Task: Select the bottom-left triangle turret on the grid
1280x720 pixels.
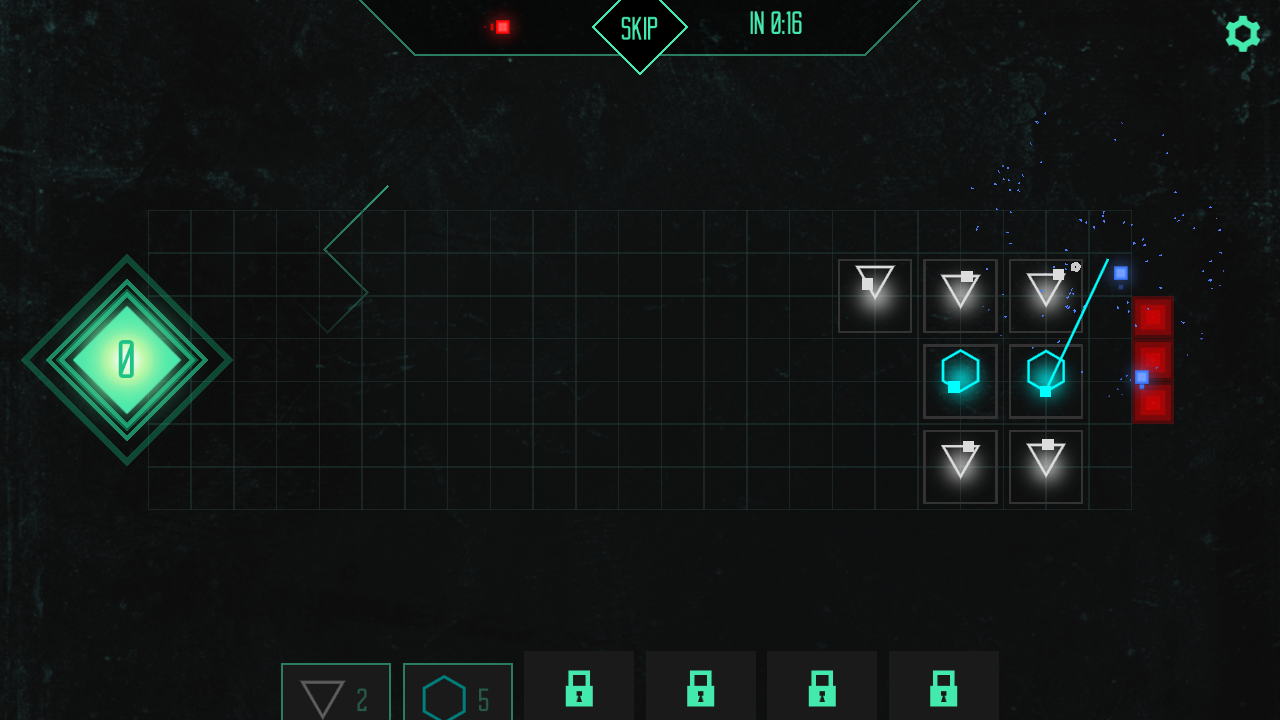Action: coord(959,465)
